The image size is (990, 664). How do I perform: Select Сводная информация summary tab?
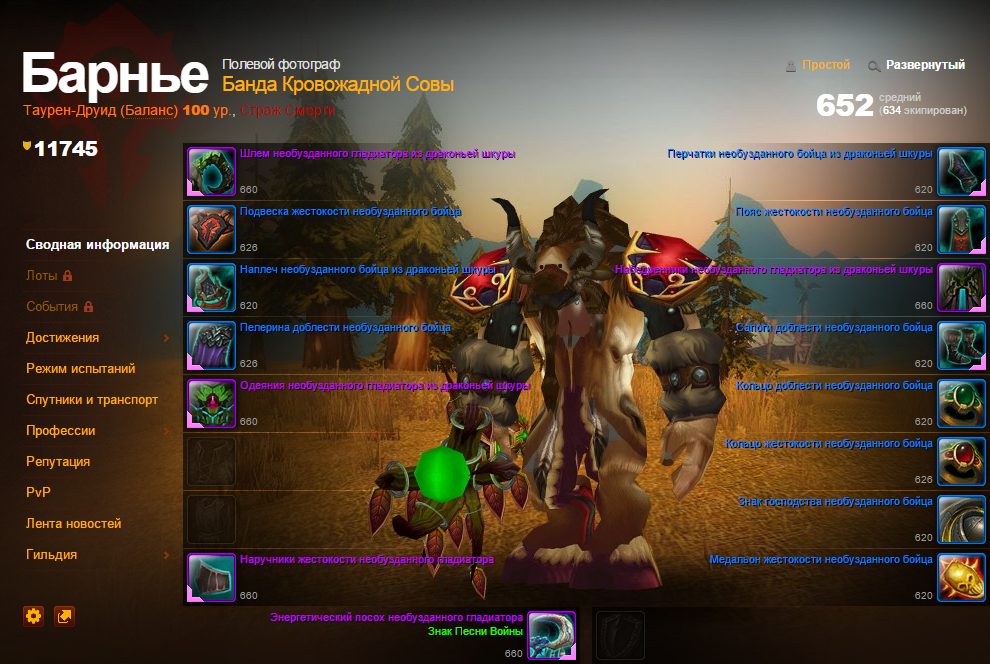98,245
